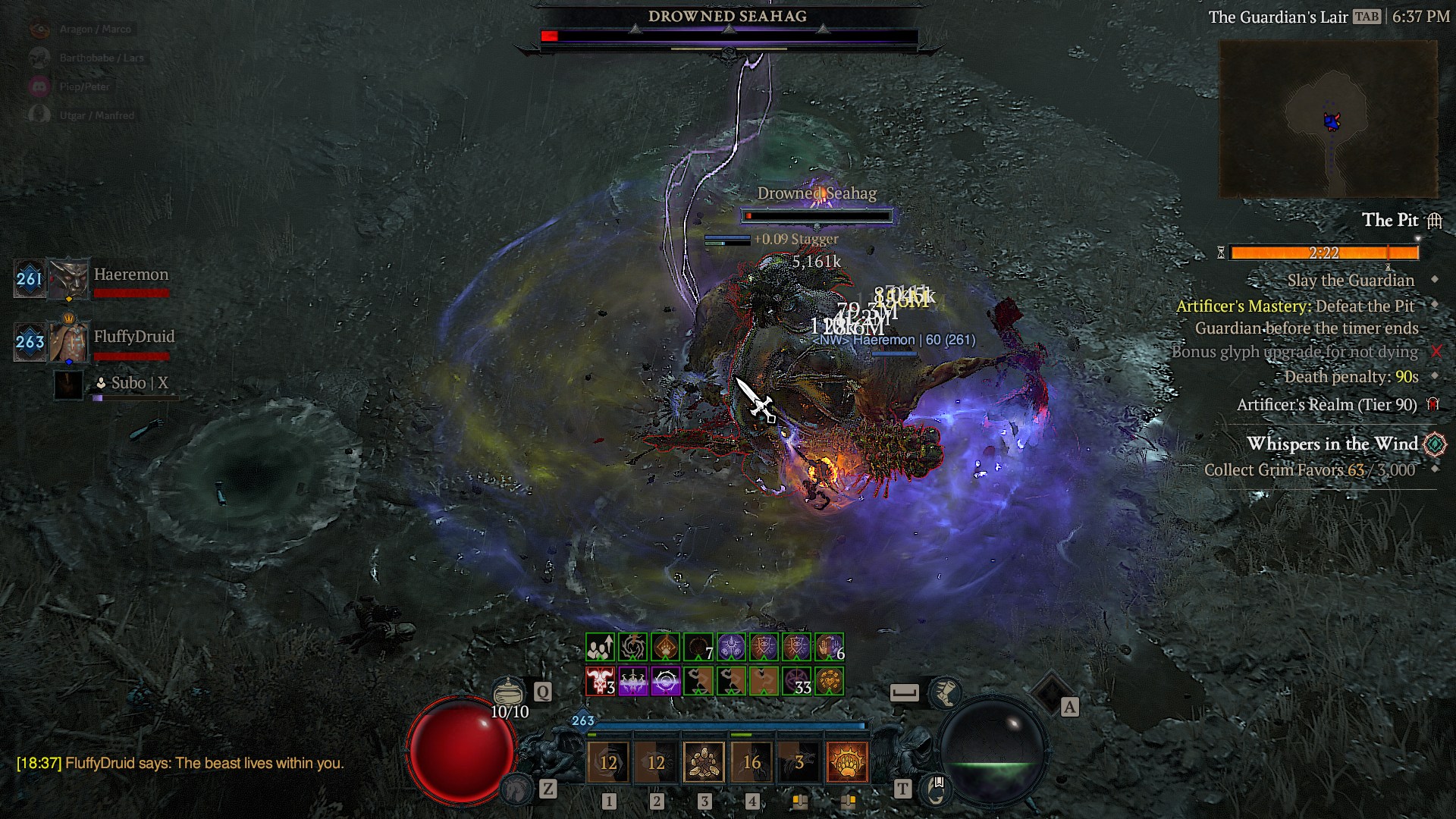
Task: Inspect the red horned skull debuff icon
Action: [600, 681]
